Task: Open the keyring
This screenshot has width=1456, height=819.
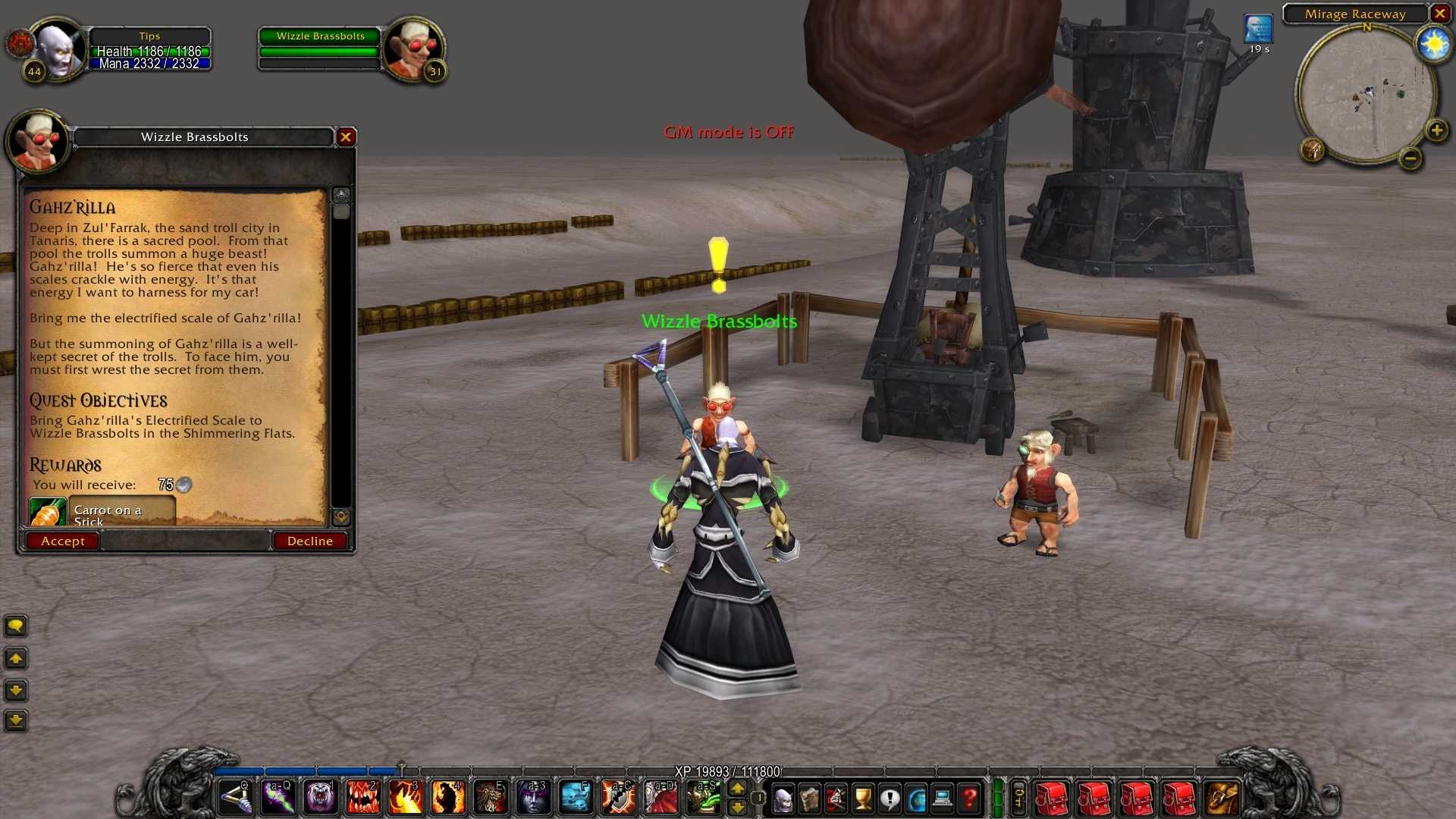Action: pos(1019,798)
